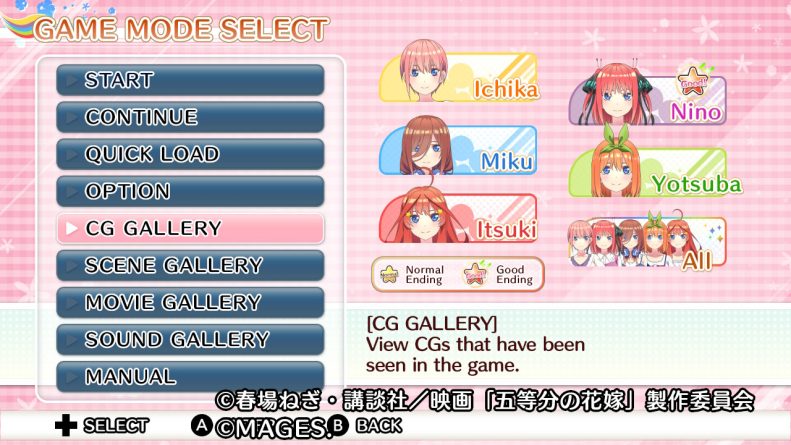The width and height of the screenshot is (791, 445).
Task: Choose the All sisters panel
Action: [x=648, y=243]
